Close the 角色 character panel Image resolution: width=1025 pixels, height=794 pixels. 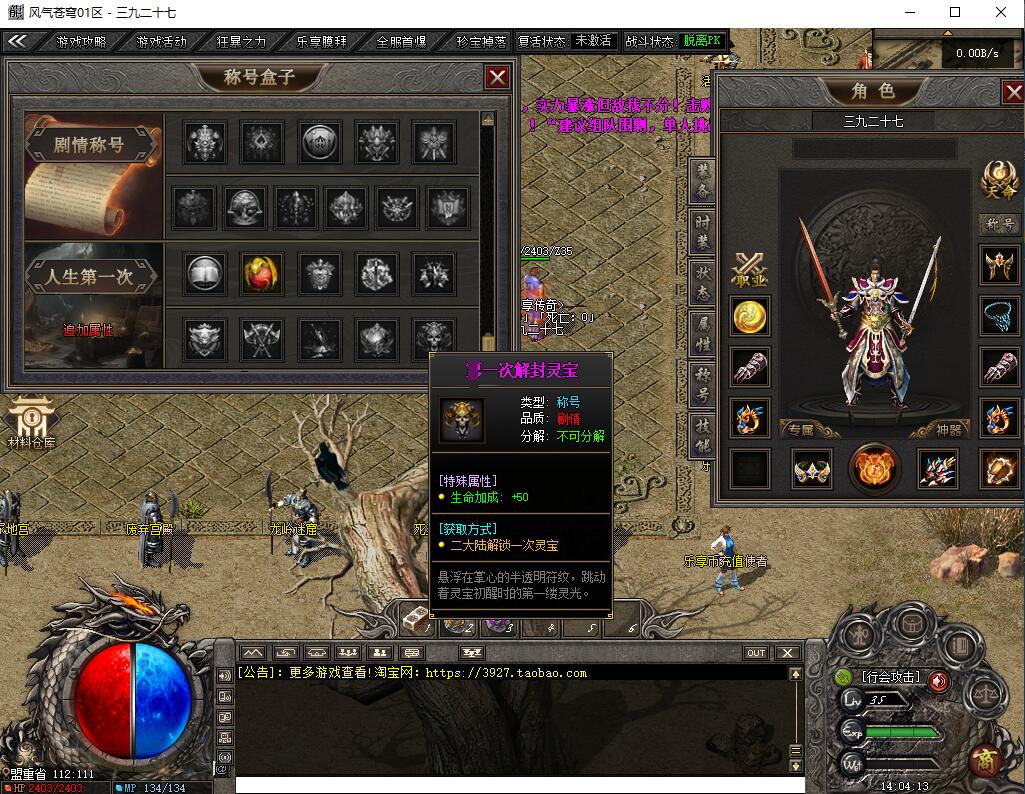(1012, 92)
